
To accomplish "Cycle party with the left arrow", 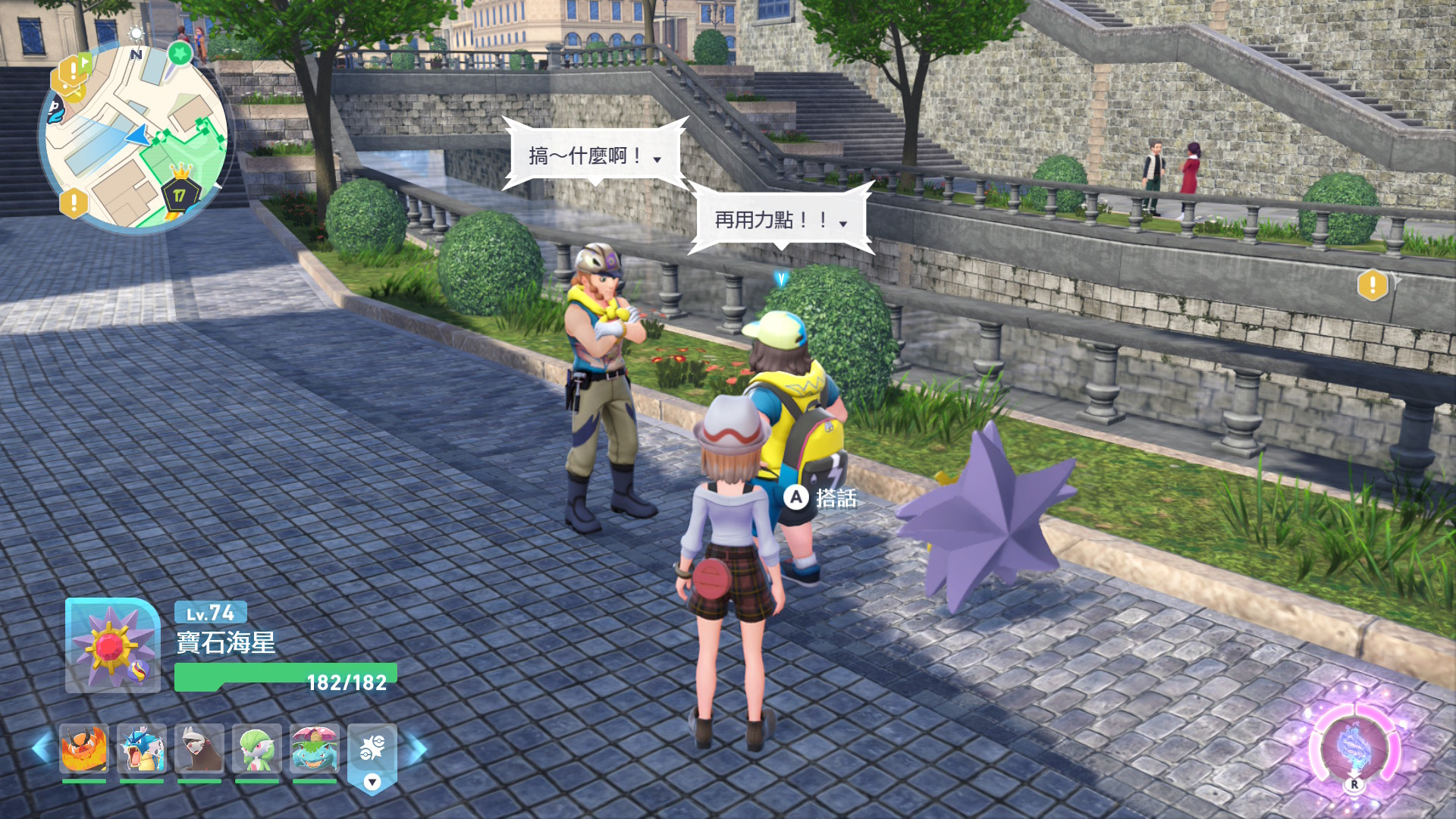I will click(x=41, y=748).
